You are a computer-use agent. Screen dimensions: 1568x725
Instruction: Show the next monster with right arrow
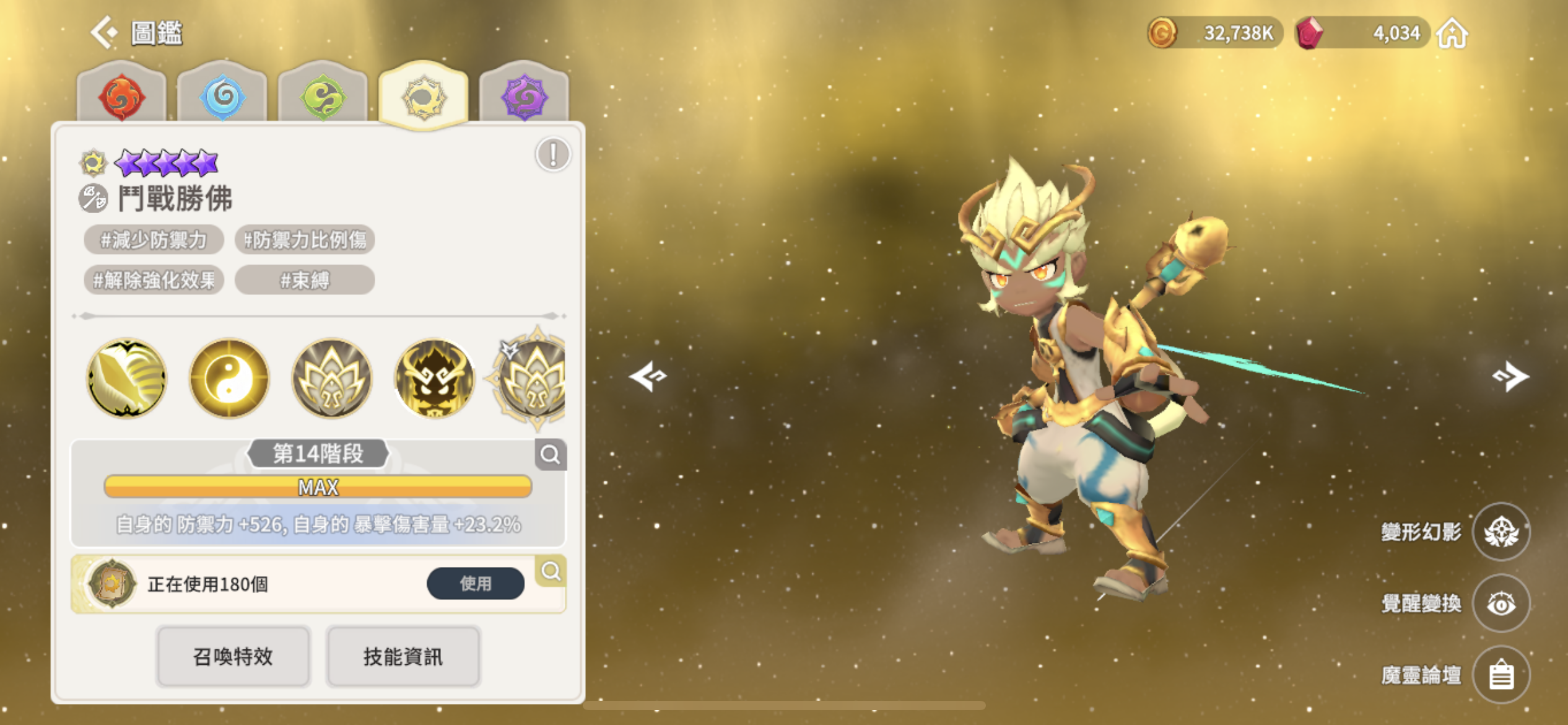click(x=1510, y=376)
